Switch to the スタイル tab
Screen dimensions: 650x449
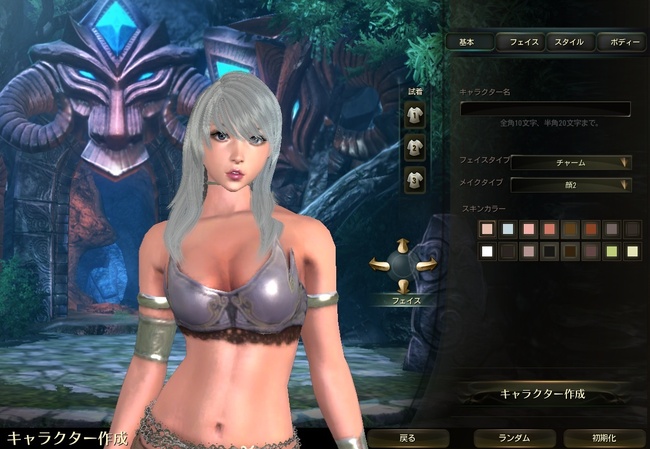pyautogui.click(x=569, y=42)
